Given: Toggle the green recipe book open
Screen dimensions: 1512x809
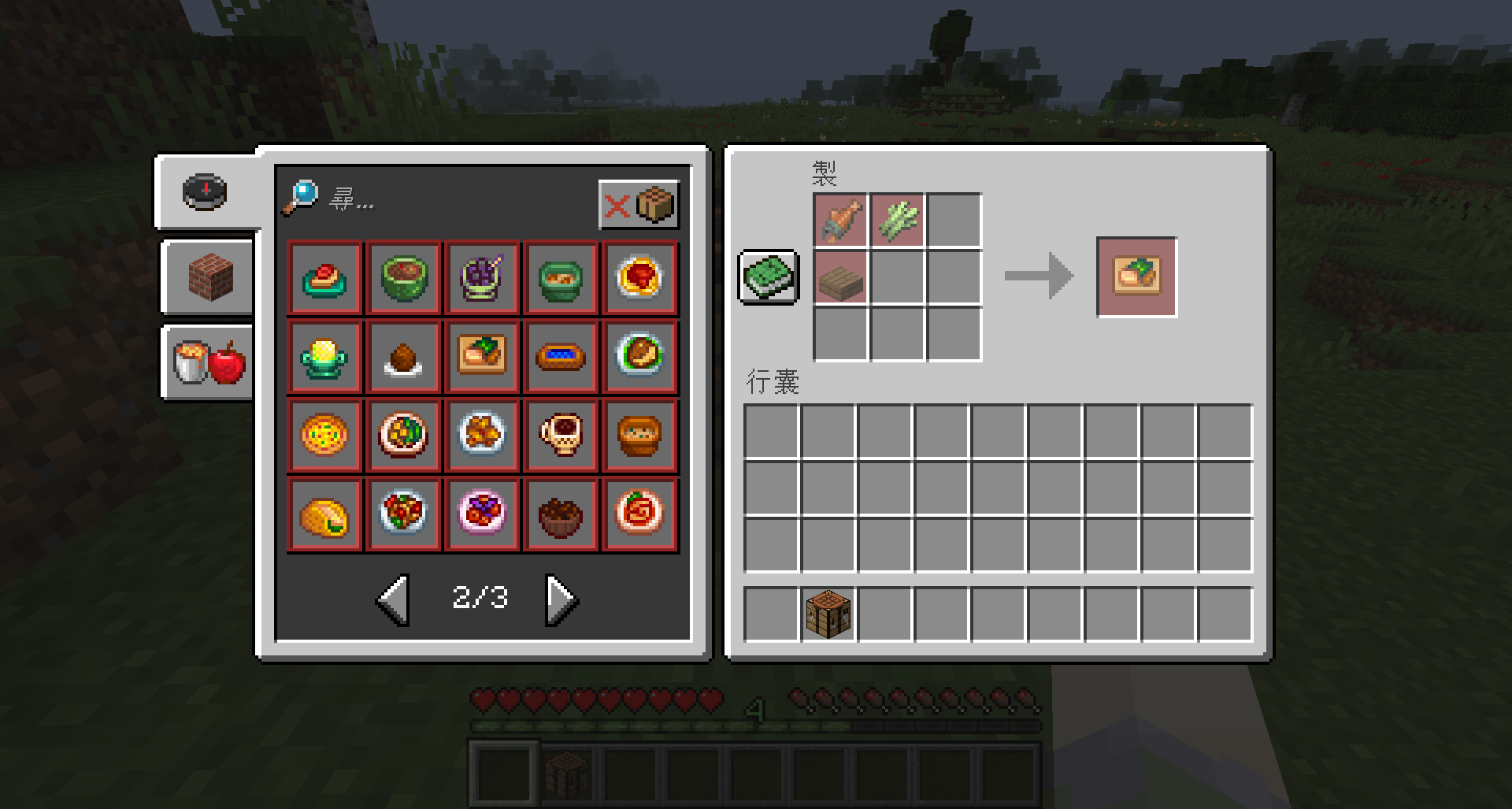Looking at the screenshot, I should [x=768, y=277].
